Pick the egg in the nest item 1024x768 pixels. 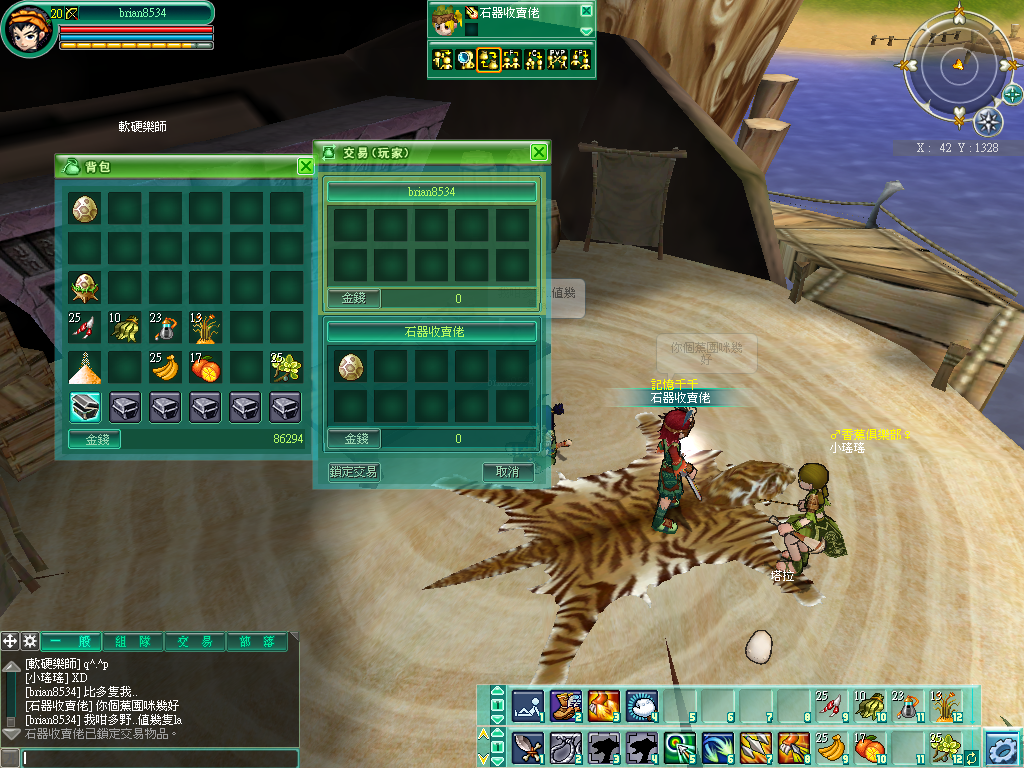84,288
